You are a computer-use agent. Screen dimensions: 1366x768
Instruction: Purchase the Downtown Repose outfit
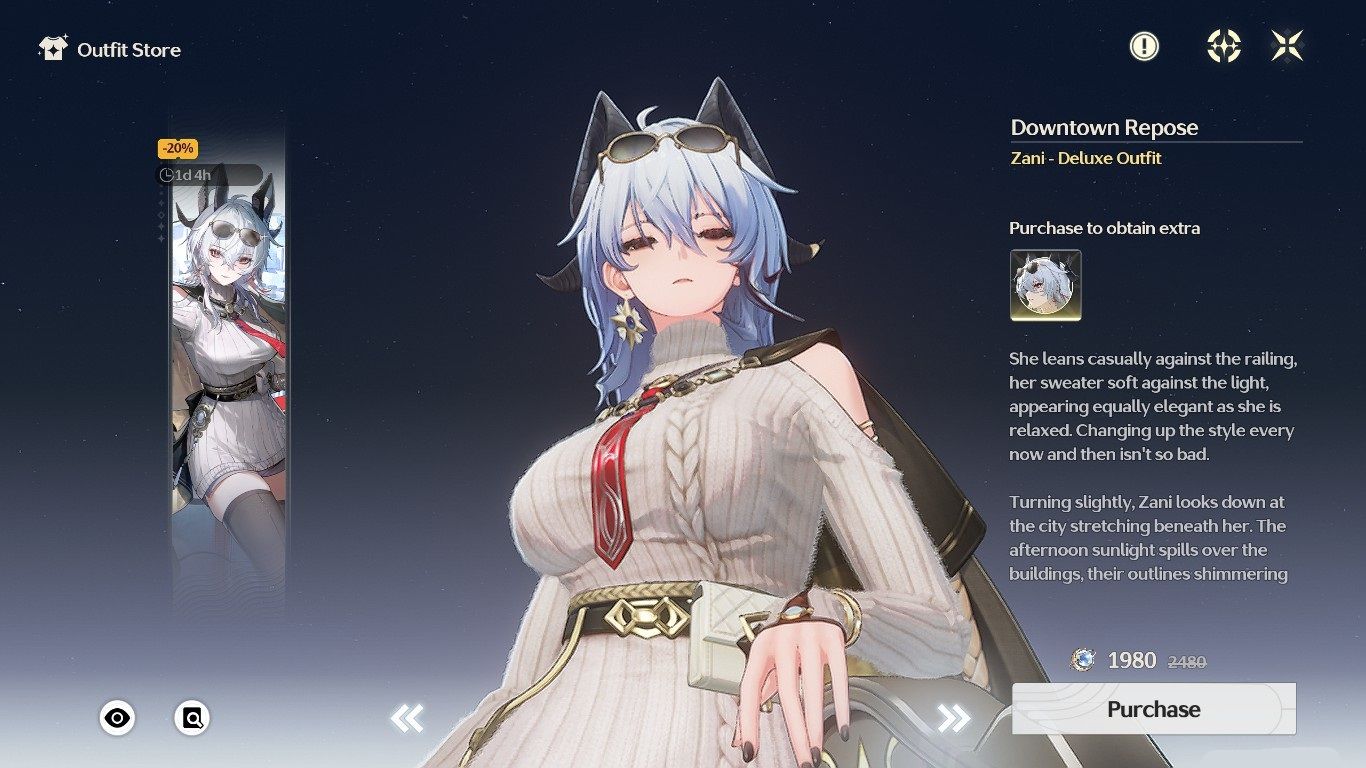click(x=1153, y=709)
